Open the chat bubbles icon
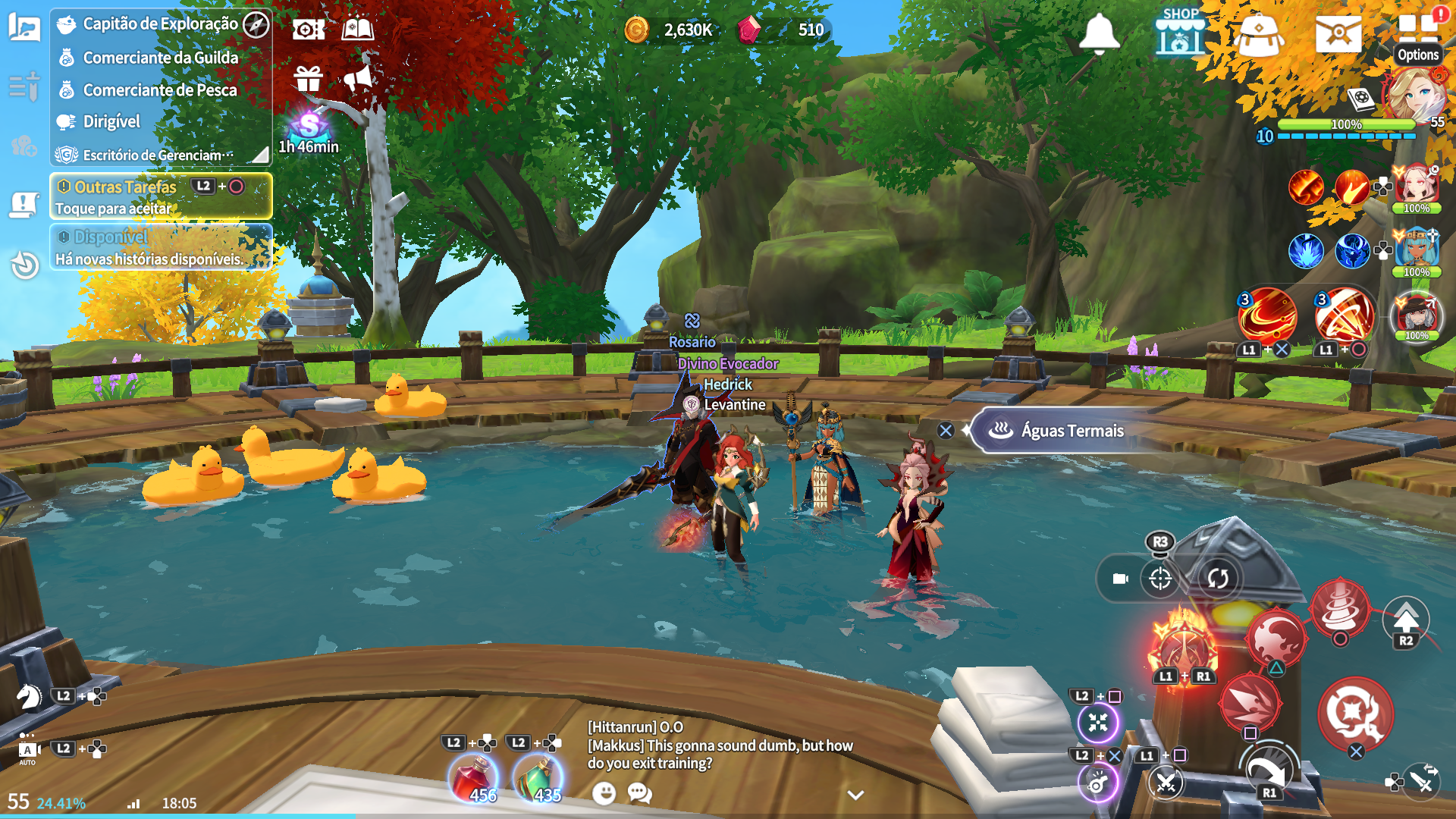Viewport: 1456px width, 819px height. point(639,793)
